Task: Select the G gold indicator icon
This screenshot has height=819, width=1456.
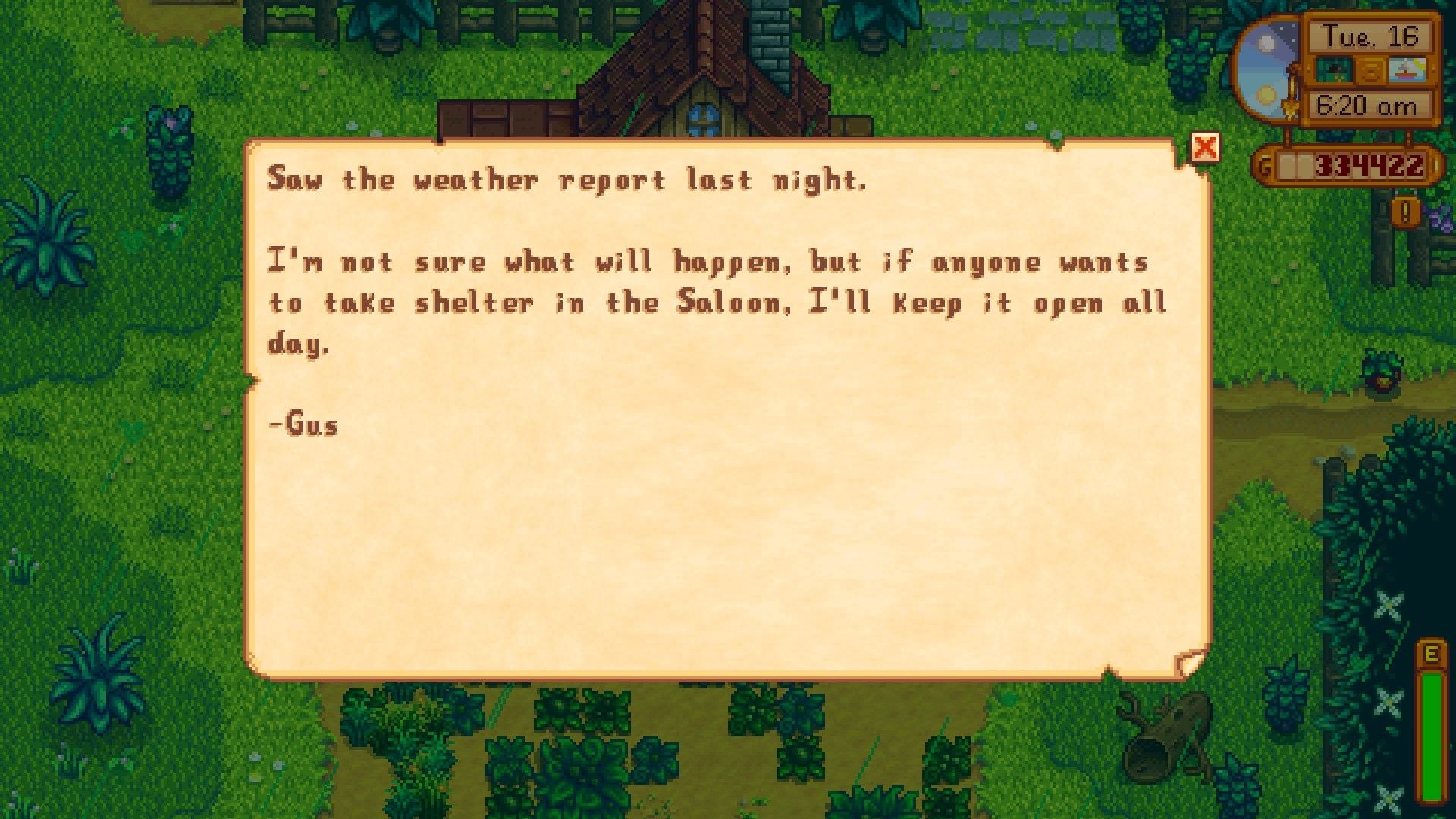Action: pos(1265,163)
